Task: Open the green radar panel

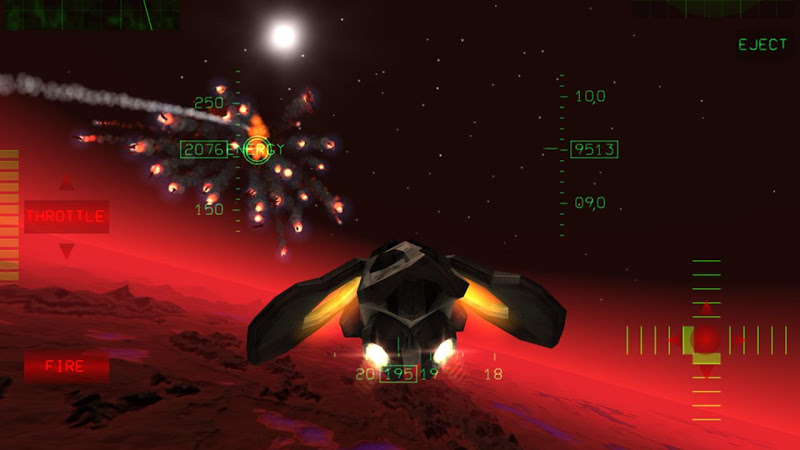Action: tap(90, 14)
